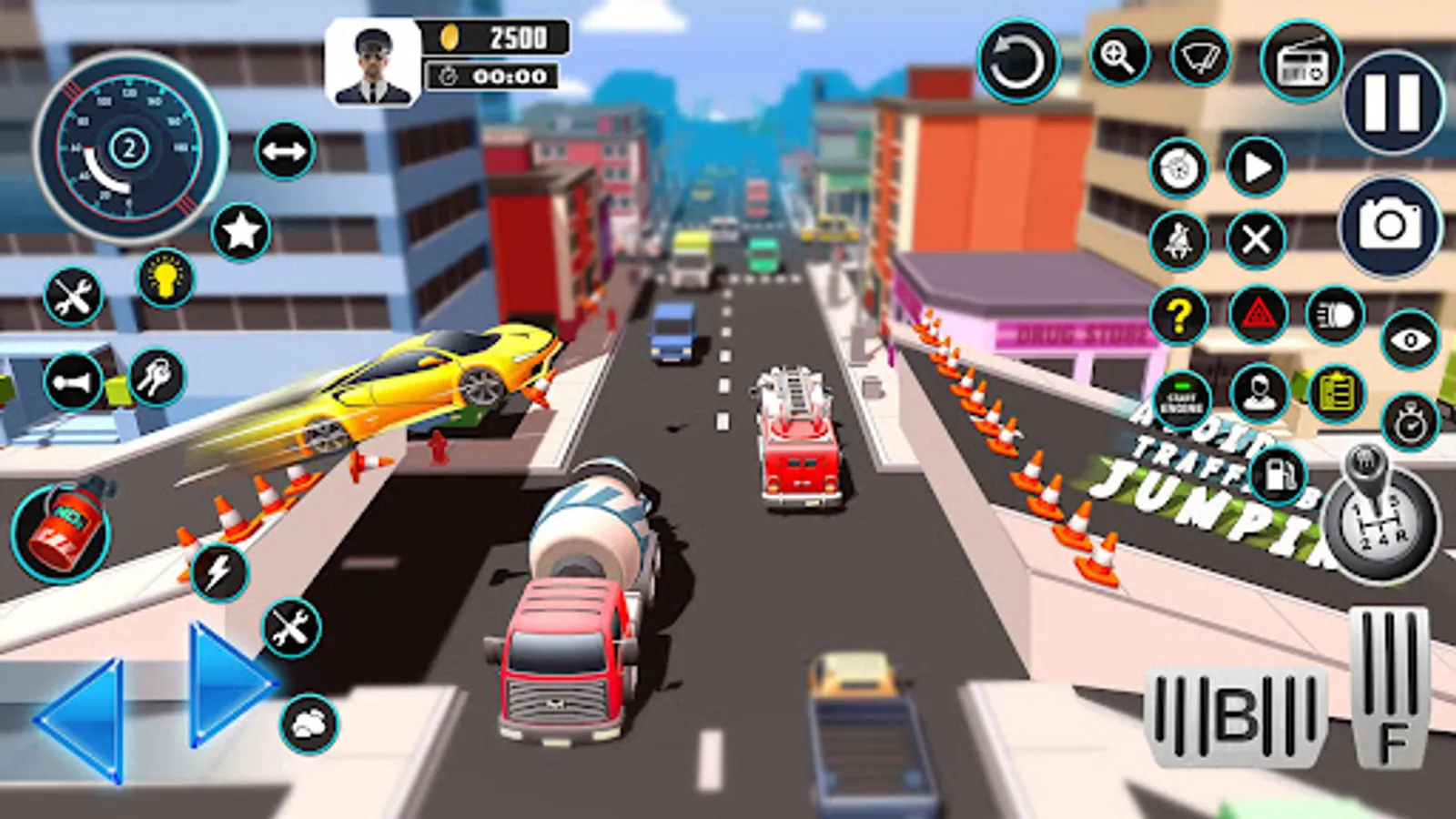Tap the camera view button
Viewport: 1456px width, 819px height.
(1390, 226)
